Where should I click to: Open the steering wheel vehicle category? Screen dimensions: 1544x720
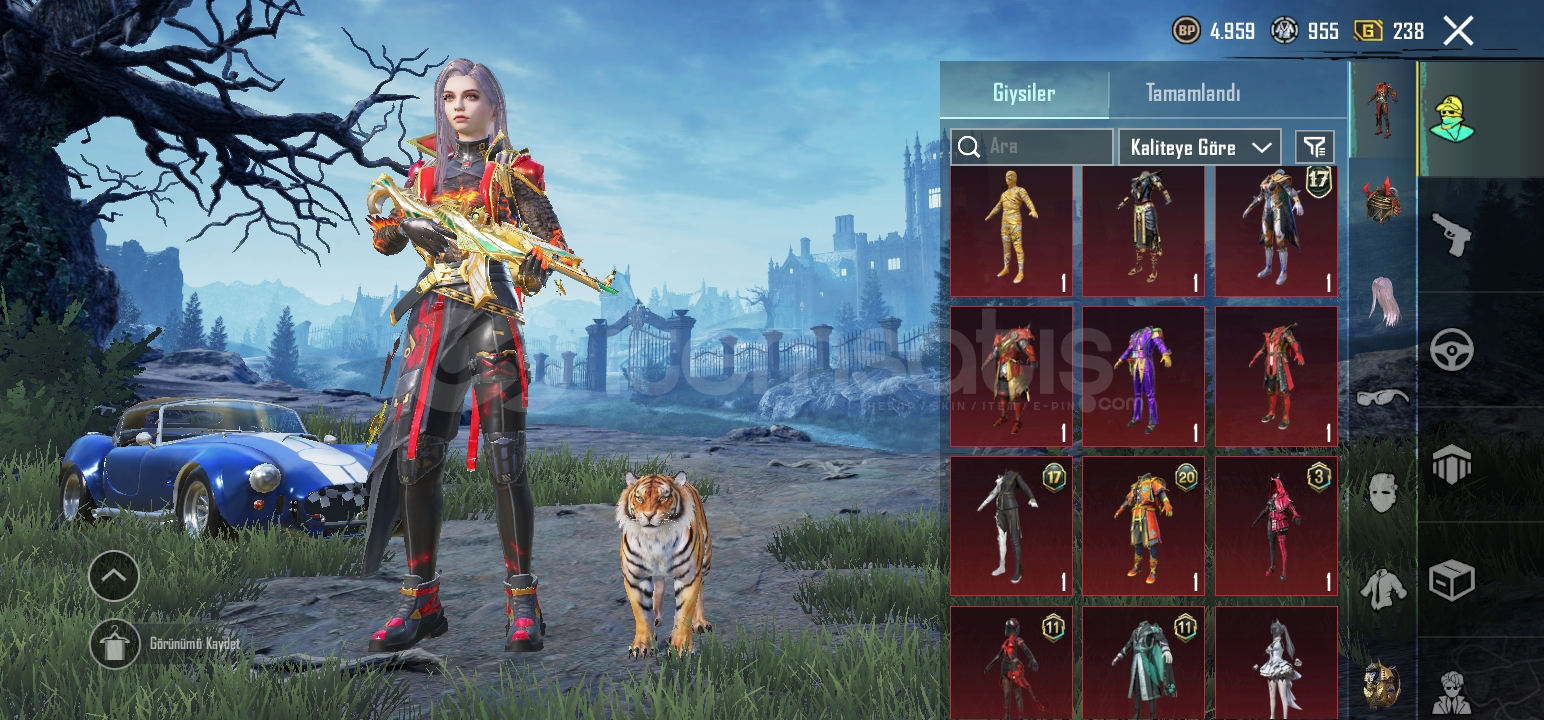1451,350
